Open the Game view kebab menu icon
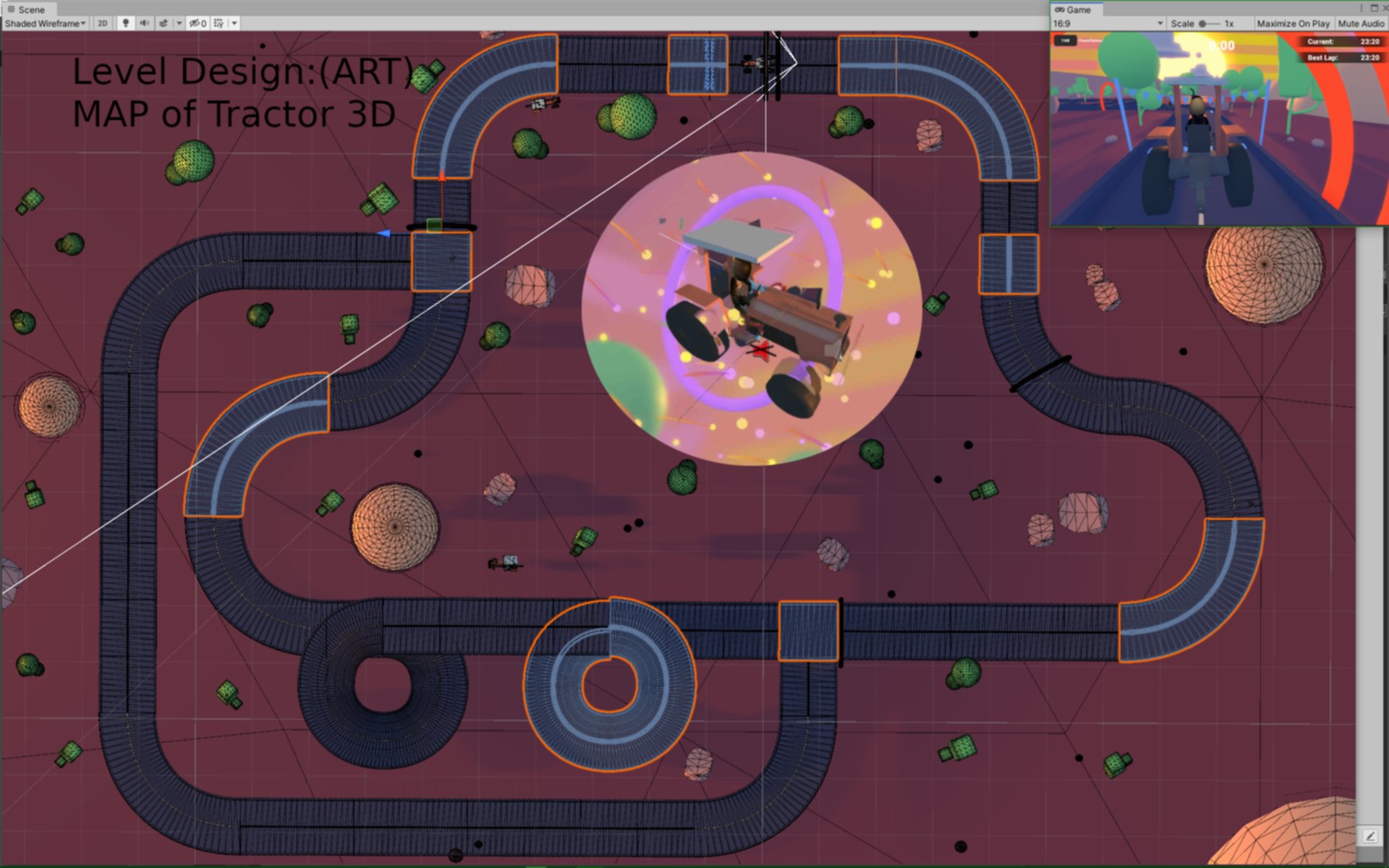The width and height of the screenshot is (1389, 868). tap(1360, 7)
